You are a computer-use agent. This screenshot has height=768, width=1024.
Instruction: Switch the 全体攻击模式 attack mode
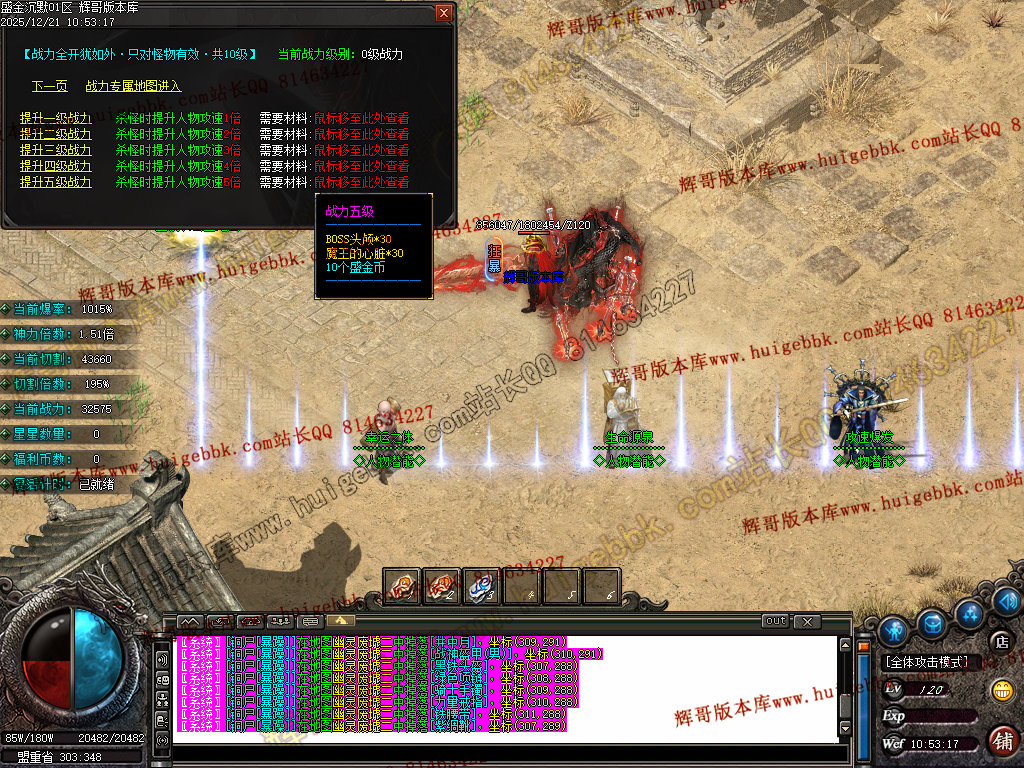927,662
